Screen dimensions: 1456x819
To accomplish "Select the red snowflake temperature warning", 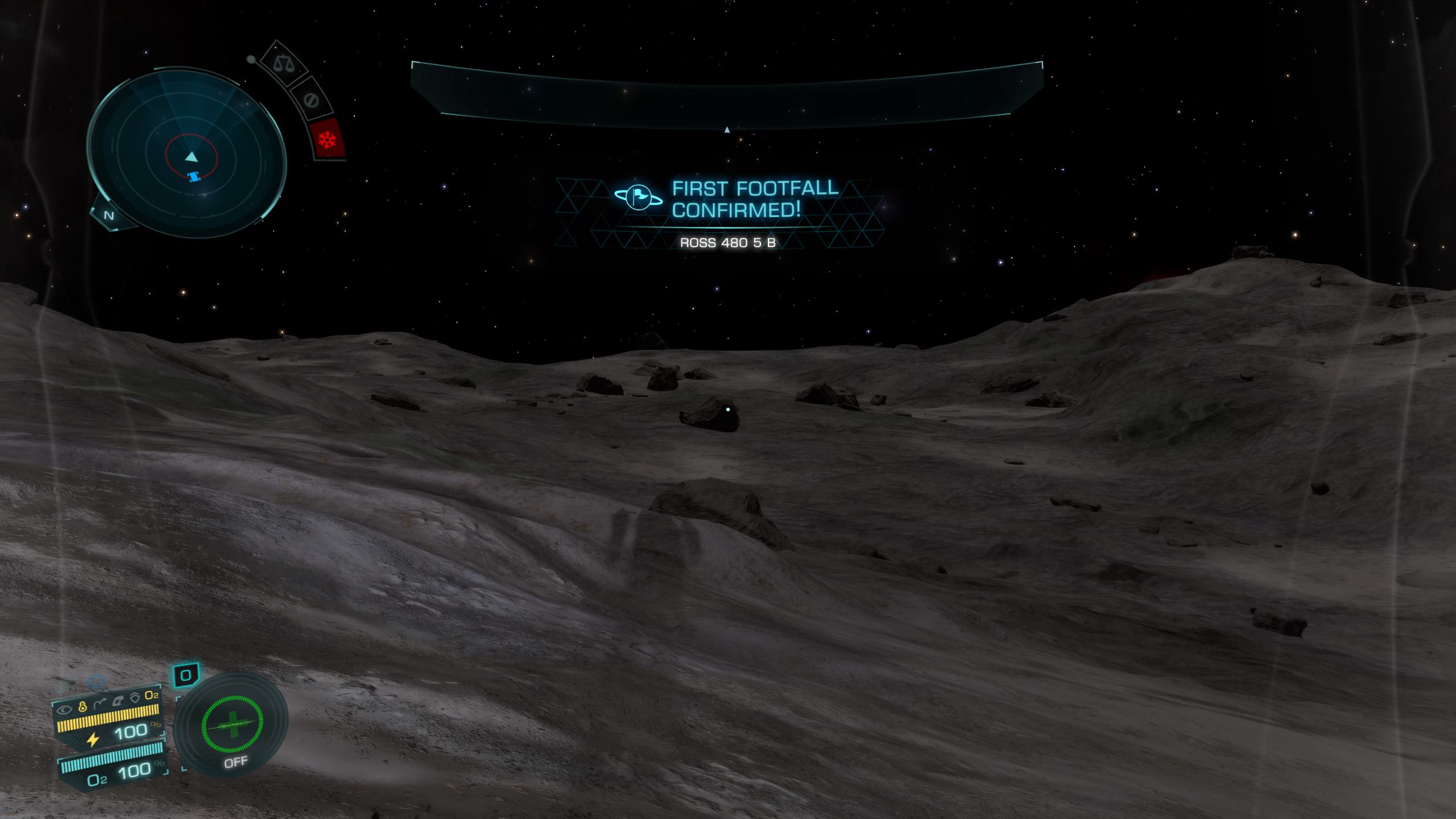I will [328, 139].
